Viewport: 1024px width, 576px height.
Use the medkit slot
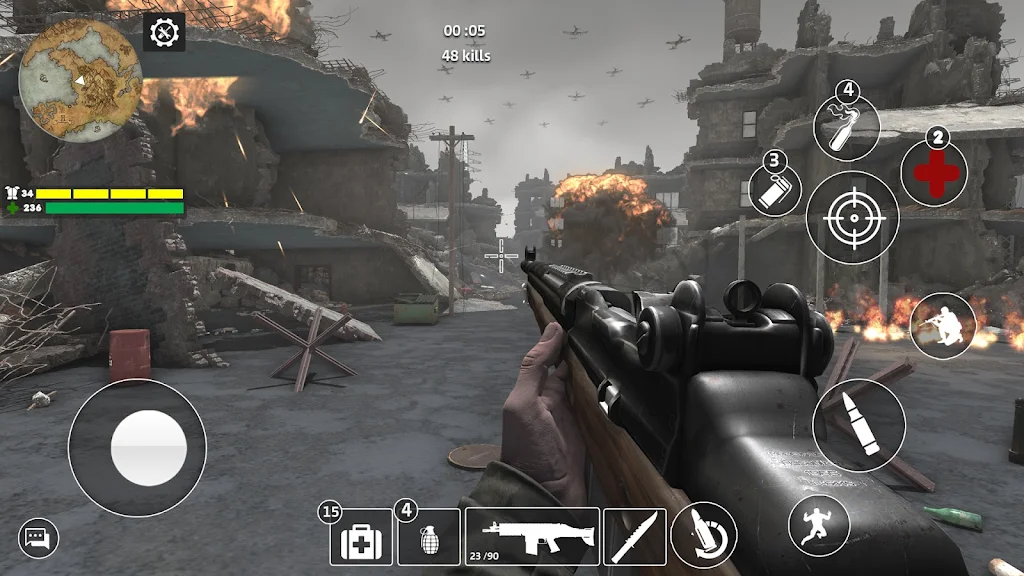361,537
